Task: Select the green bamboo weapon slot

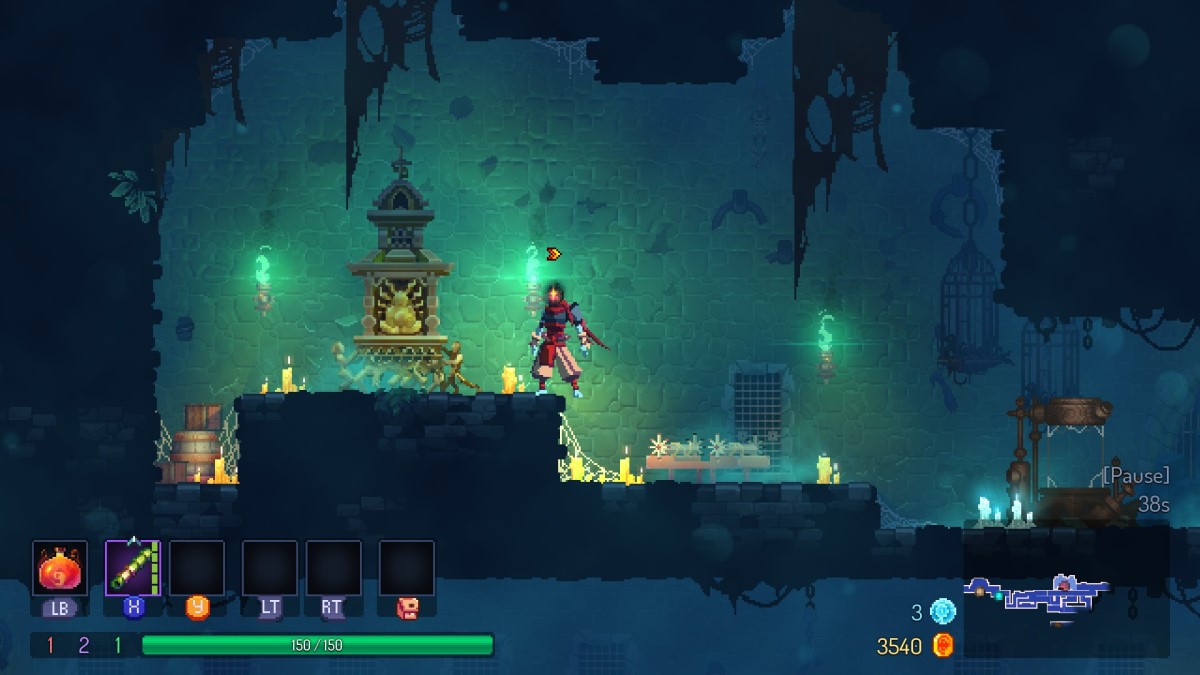Action: 133,568
